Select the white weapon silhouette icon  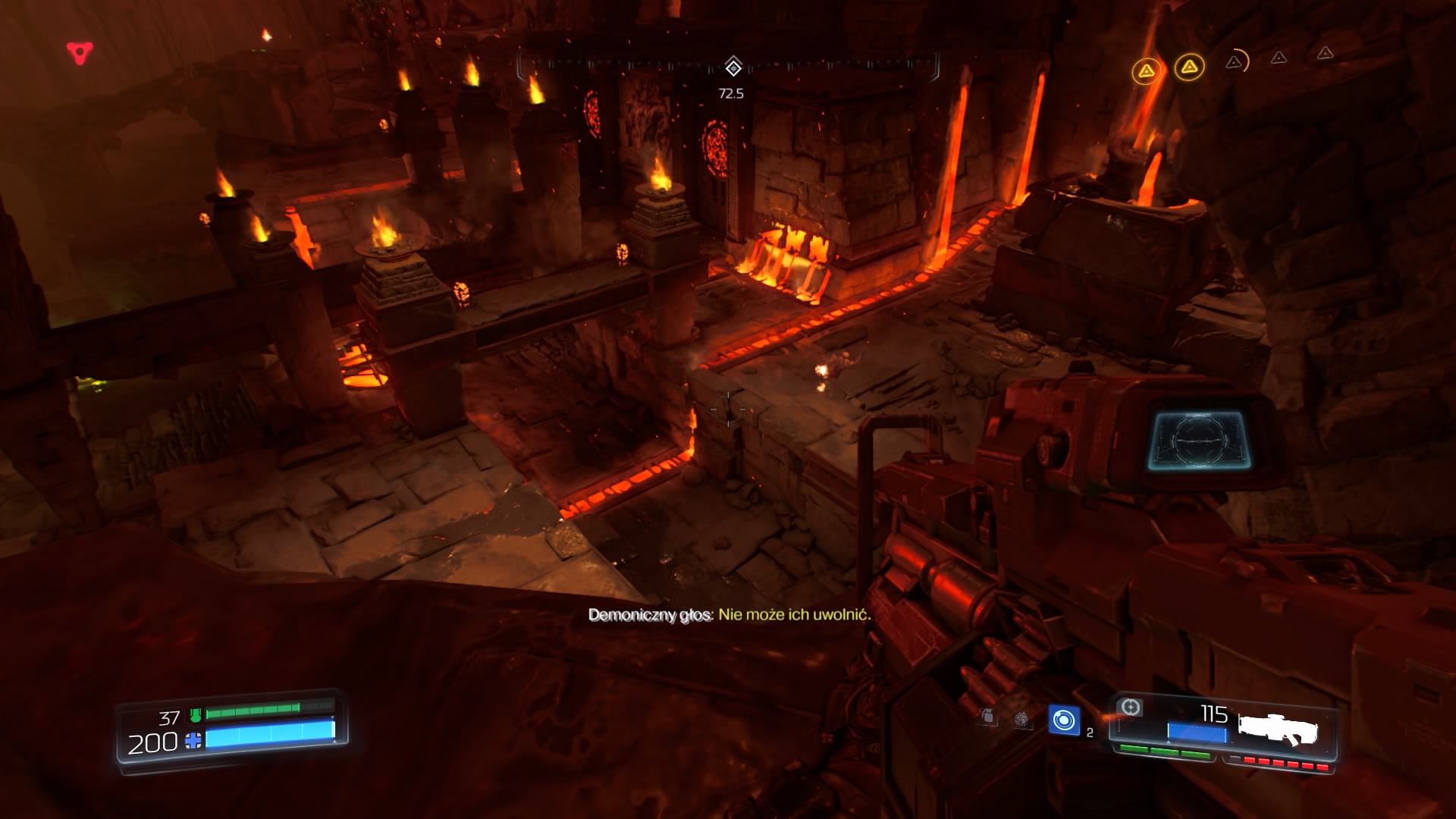[1279, 730]
